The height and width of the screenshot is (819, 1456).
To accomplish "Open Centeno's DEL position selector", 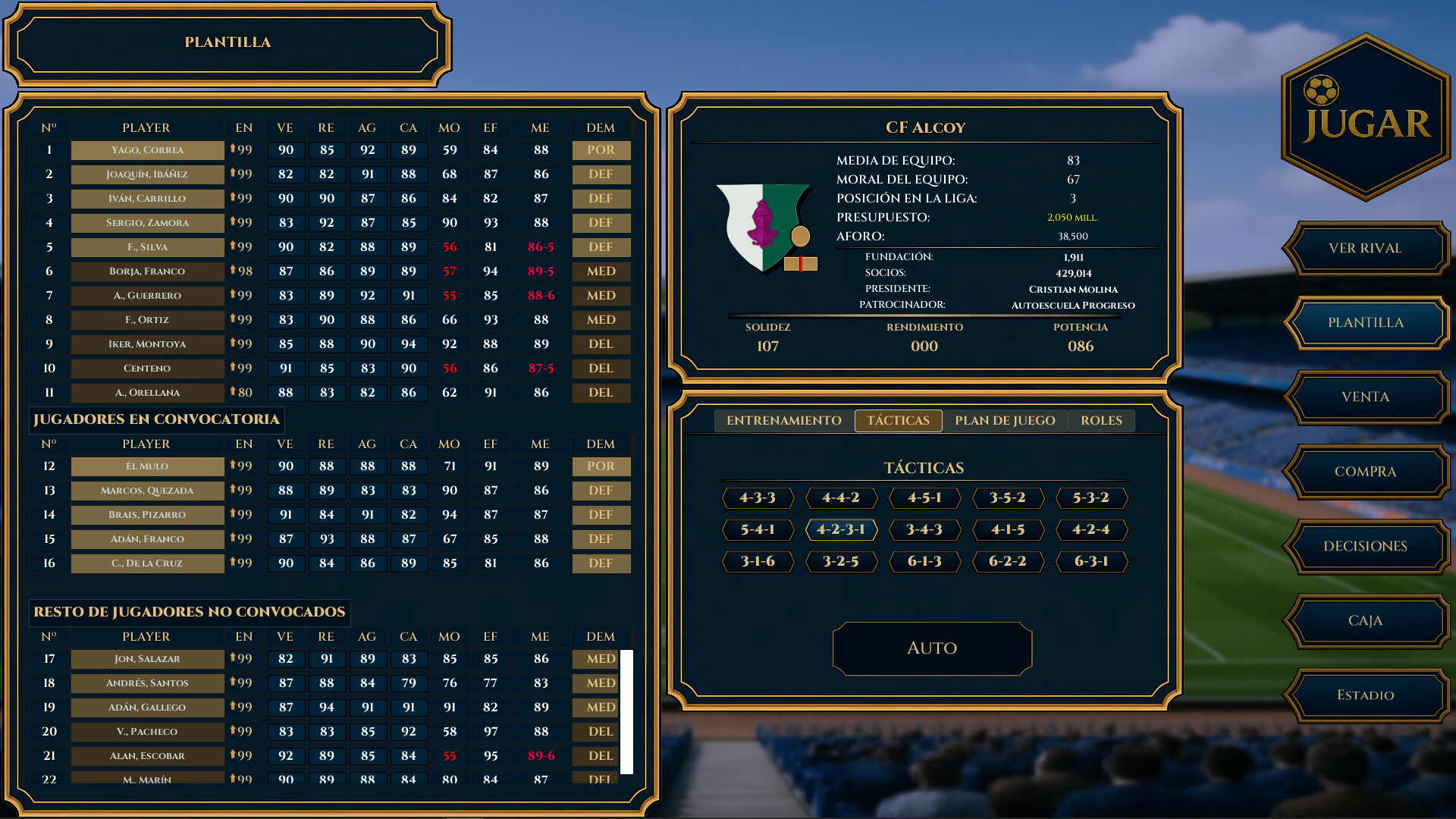I will (x=601, y=369).
